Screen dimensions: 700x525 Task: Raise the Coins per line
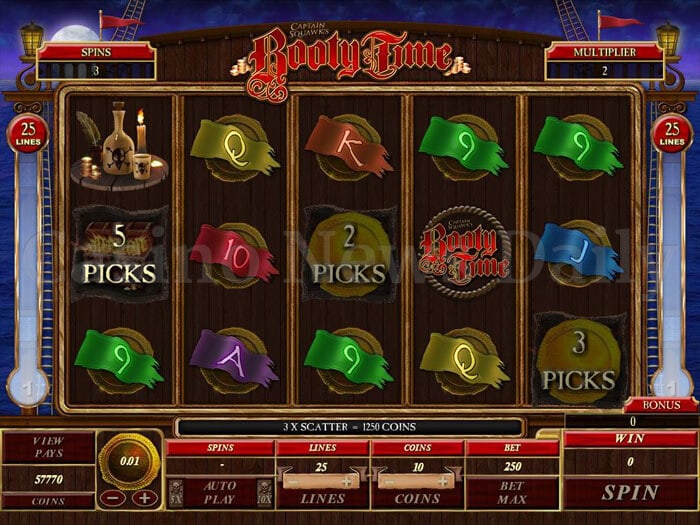(444, 481)
